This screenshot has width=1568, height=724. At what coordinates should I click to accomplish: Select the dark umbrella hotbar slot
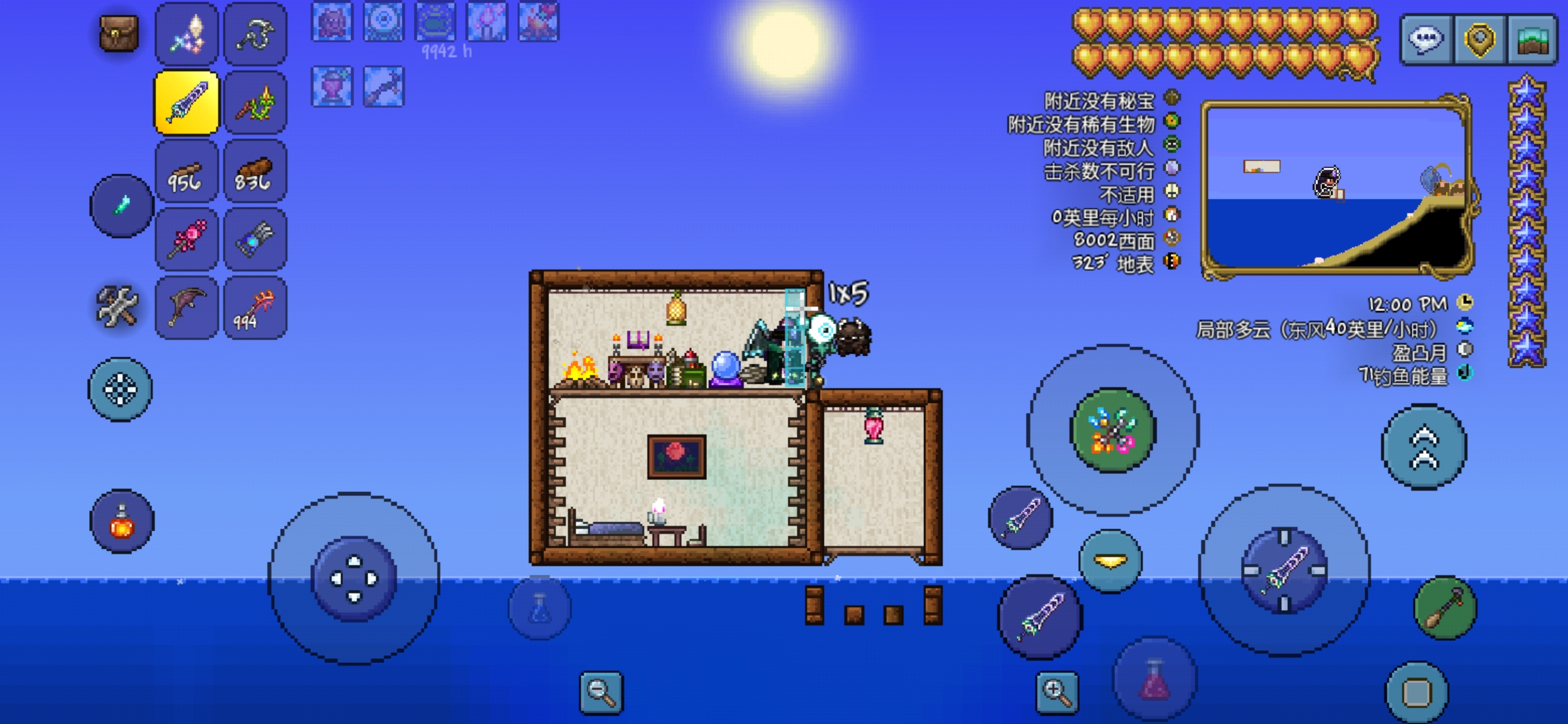(187, 308)
